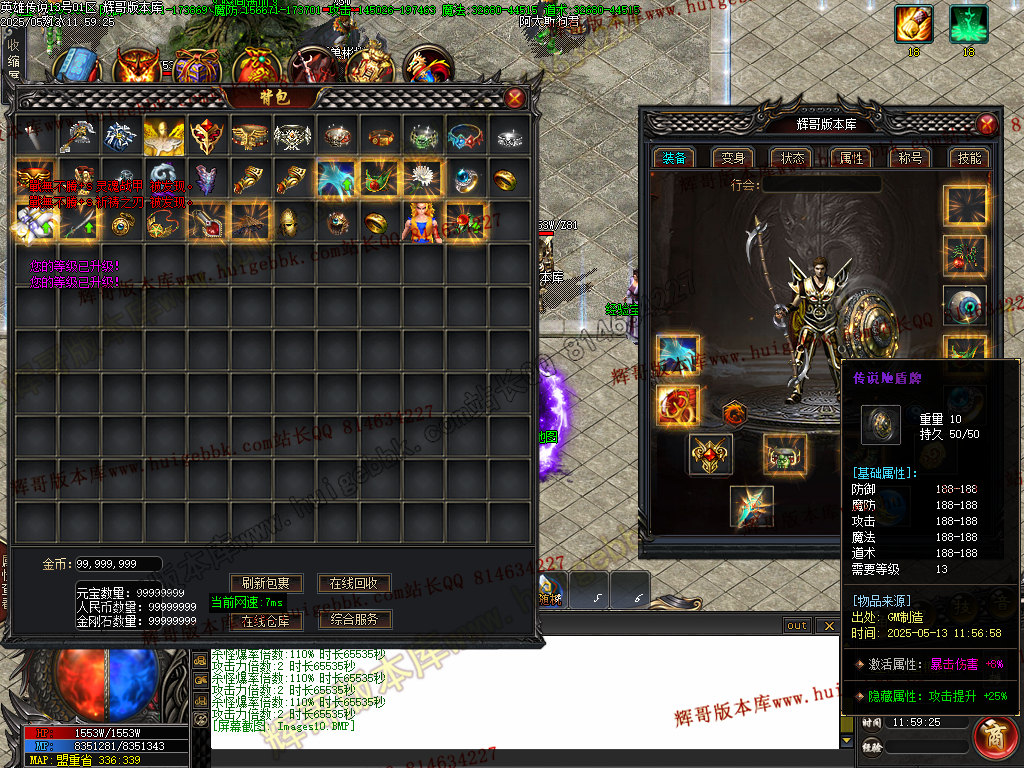Switch to the 称号 title tab

(910, 158)
